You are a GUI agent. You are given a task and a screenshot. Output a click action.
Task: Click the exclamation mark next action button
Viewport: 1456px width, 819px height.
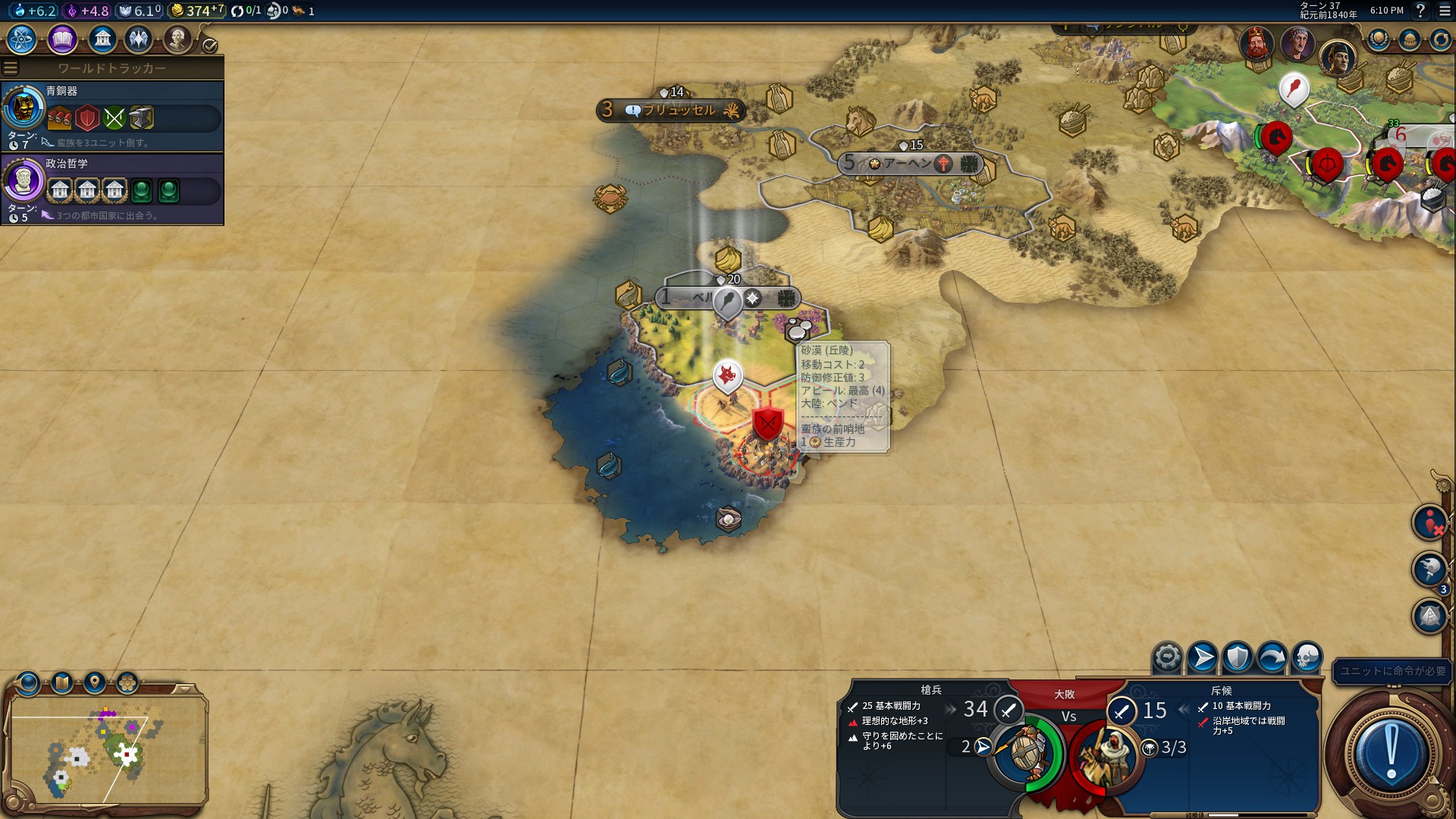tap(1391, 752)
